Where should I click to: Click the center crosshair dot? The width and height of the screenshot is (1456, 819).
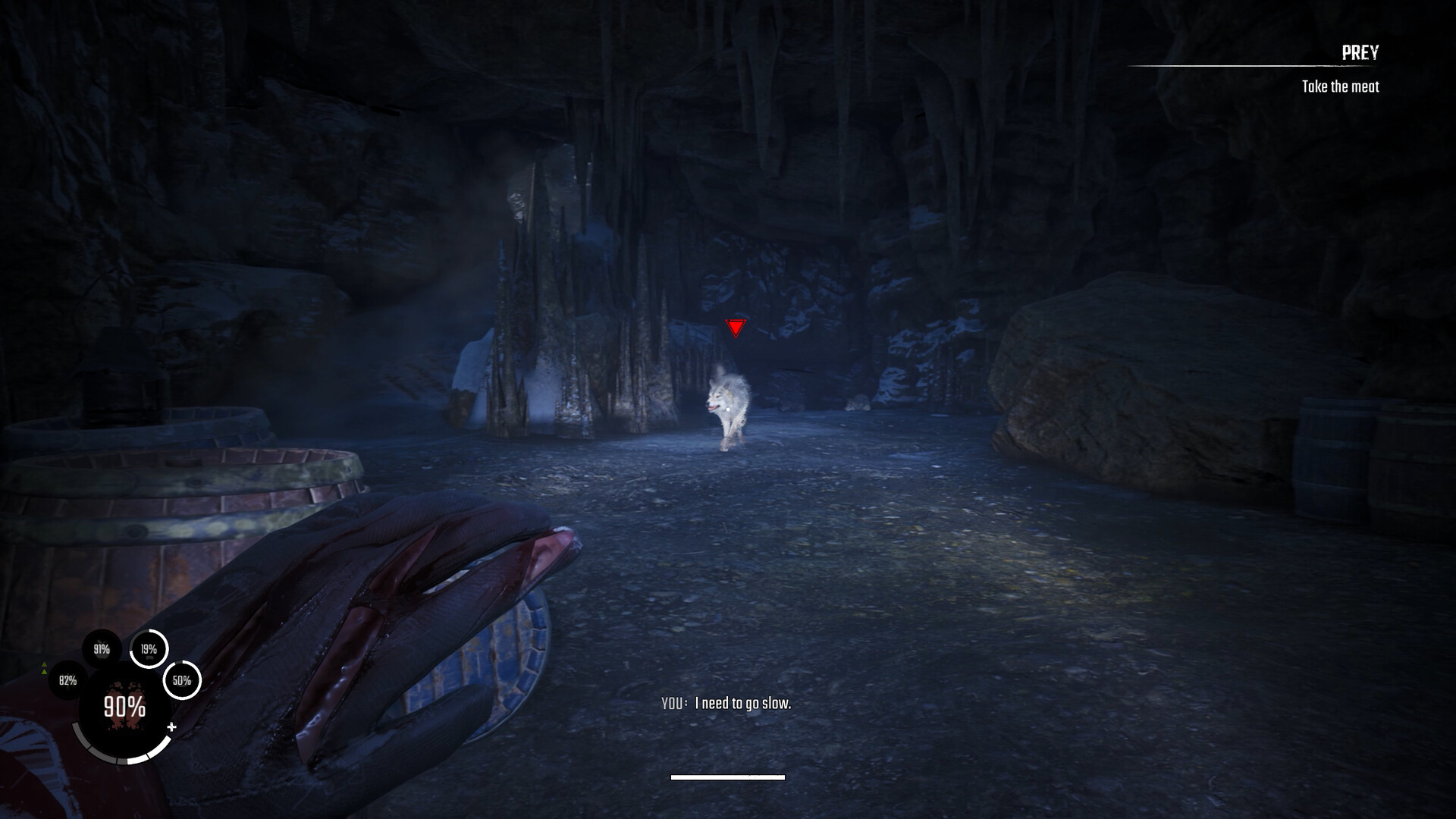tap(728, 409)
